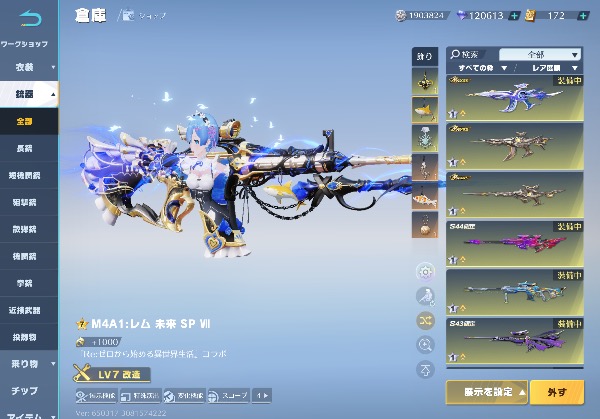
Task: Click the shuffle random icon
Action: tap(426, 320)
